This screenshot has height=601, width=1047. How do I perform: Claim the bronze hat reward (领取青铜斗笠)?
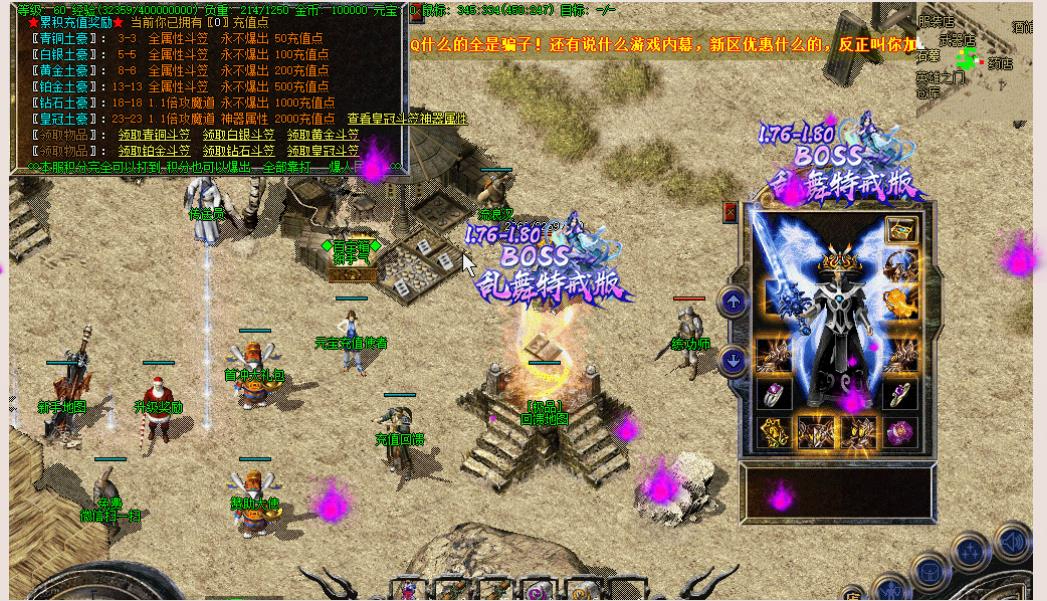(154, 135)
